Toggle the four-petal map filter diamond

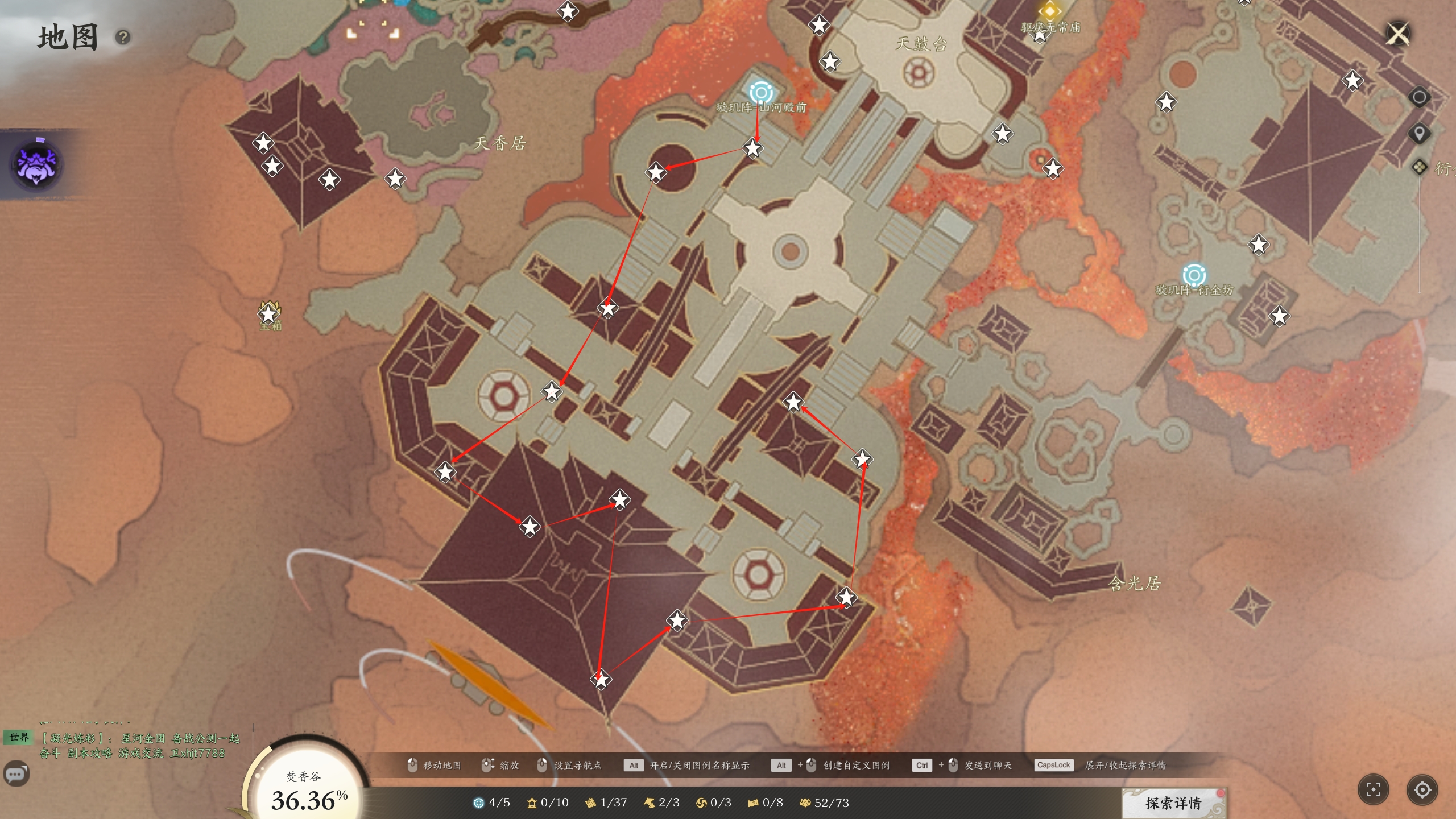pyautogui.click(x=1419, y=167)
